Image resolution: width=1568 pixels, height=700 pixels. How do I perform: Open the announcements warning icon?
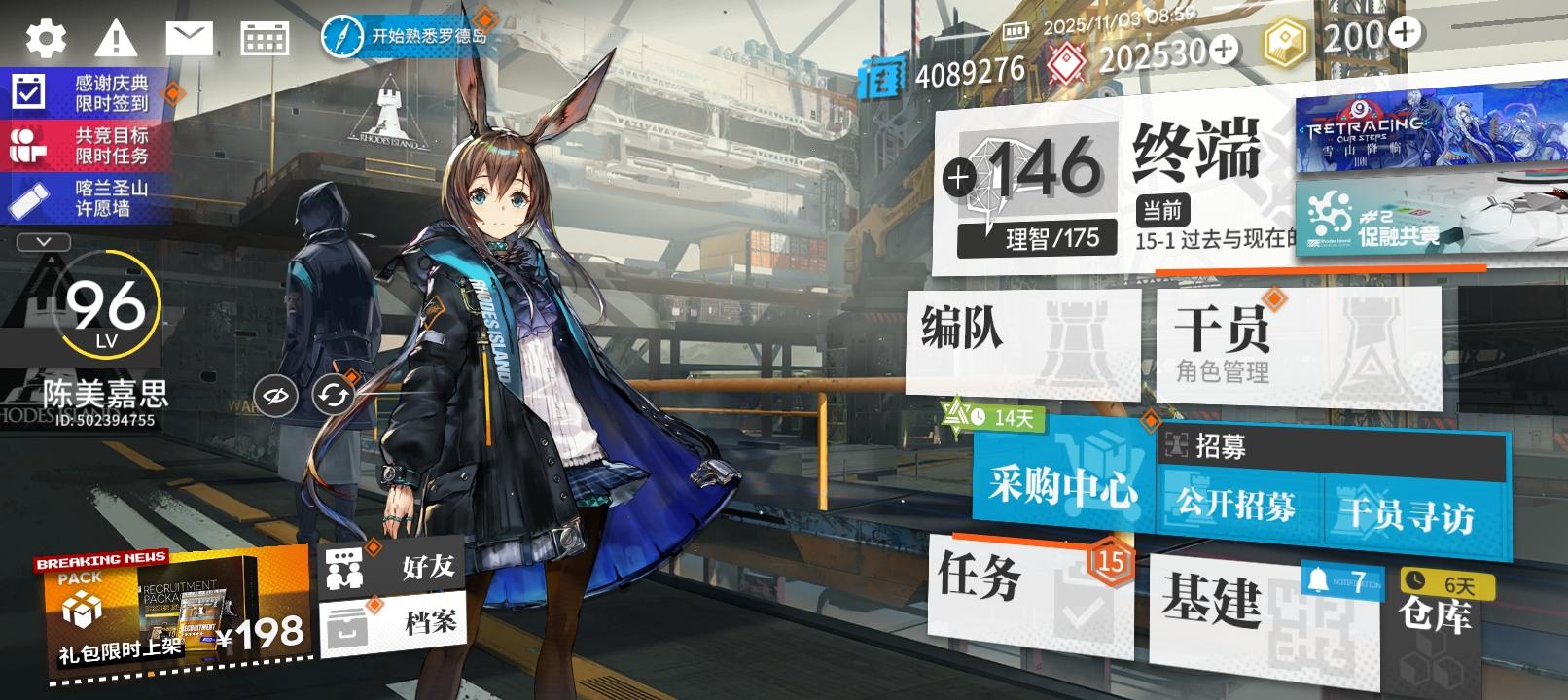(117, 37)
